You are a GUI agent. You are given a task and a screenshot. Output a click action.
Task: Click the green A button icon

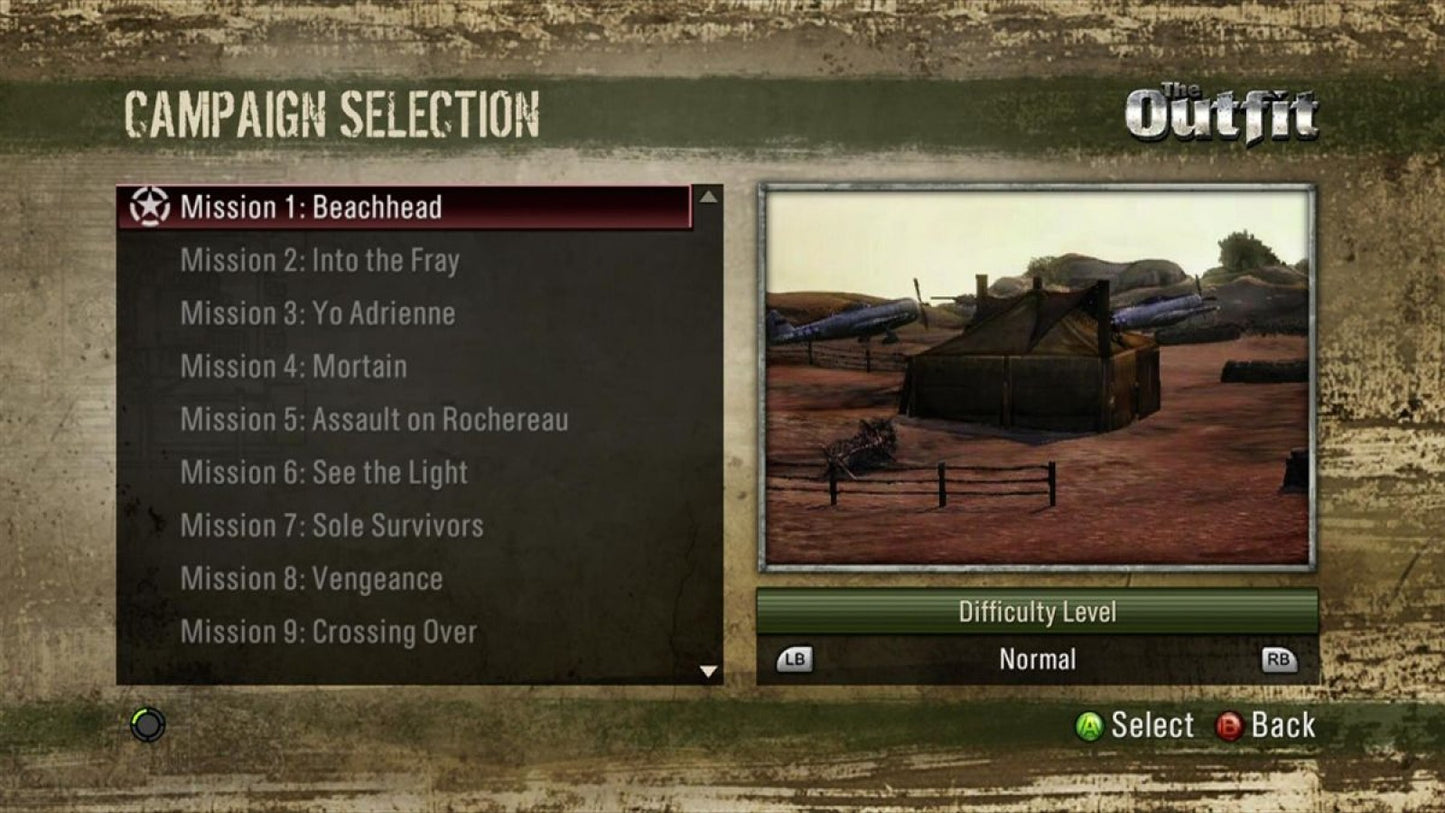(x=1088, y=725)
